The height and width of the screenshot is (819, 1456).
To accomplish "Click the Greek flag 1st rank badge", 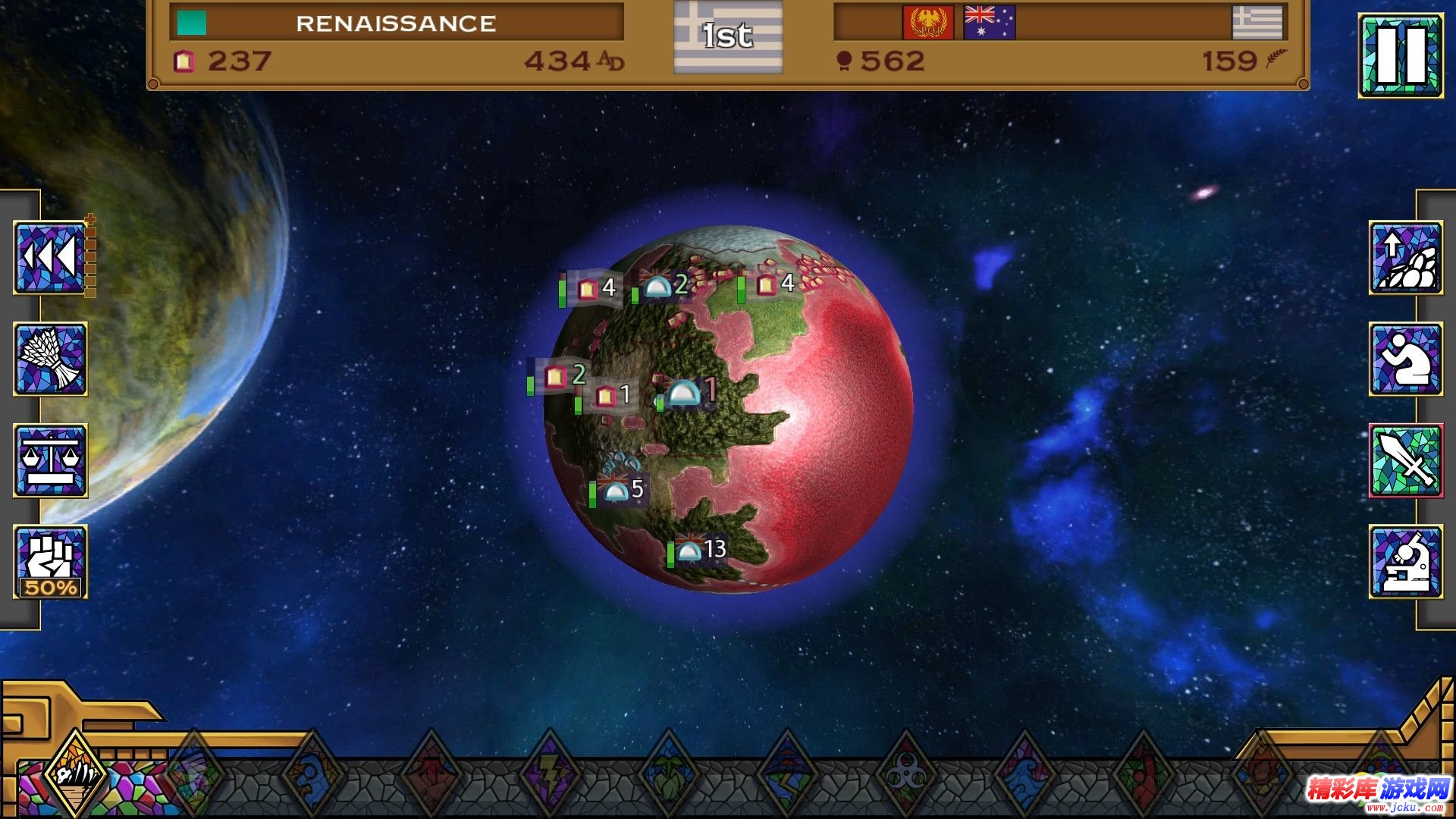I will [727, 36].
